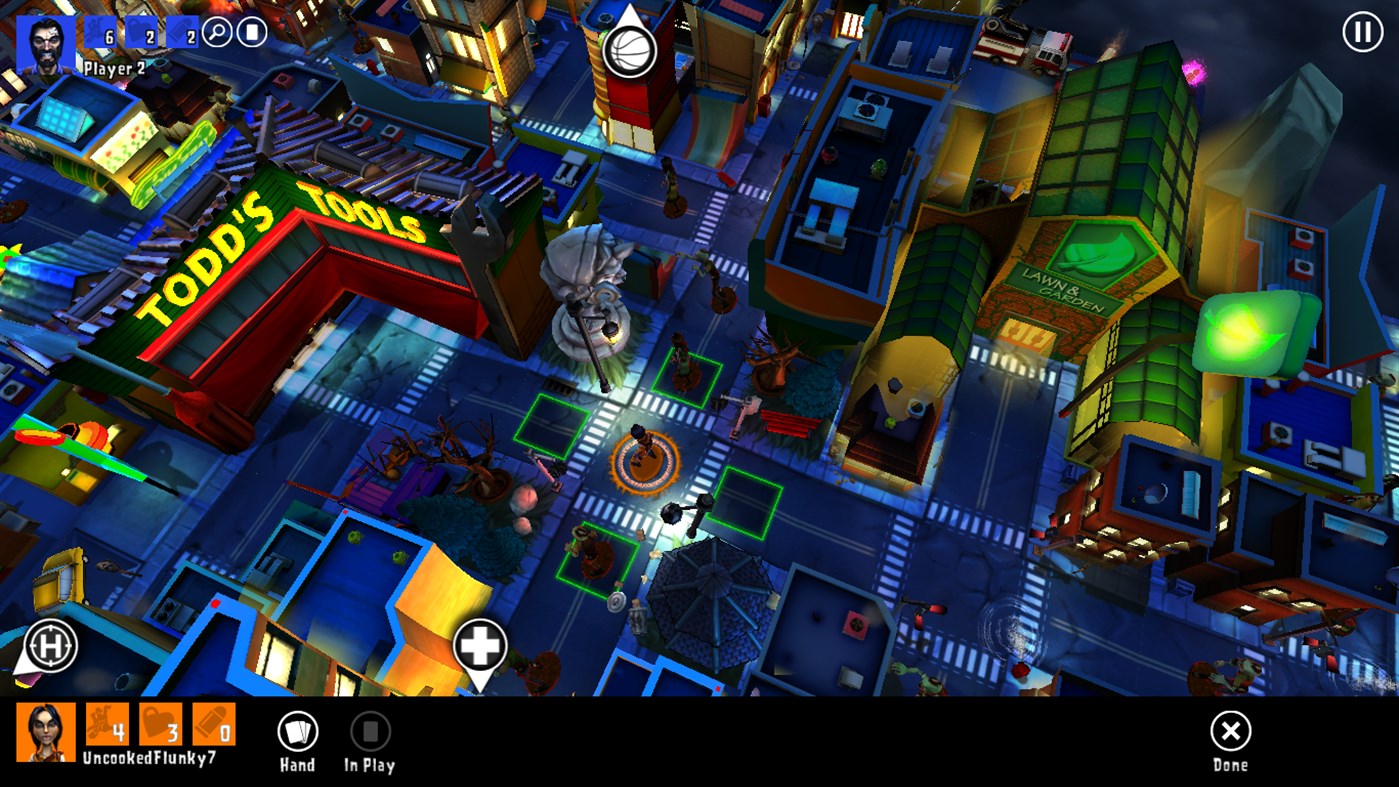Select the green movement square left of character
This screenshot has width=1399, height=787.
pos(551,424)
